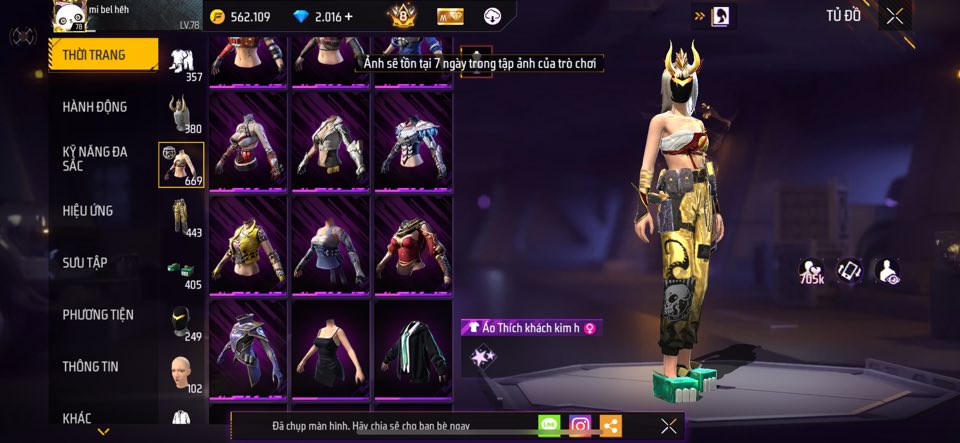Click the diamond currency plus button
The image size is (960, 443).
(x=349, y=17)
